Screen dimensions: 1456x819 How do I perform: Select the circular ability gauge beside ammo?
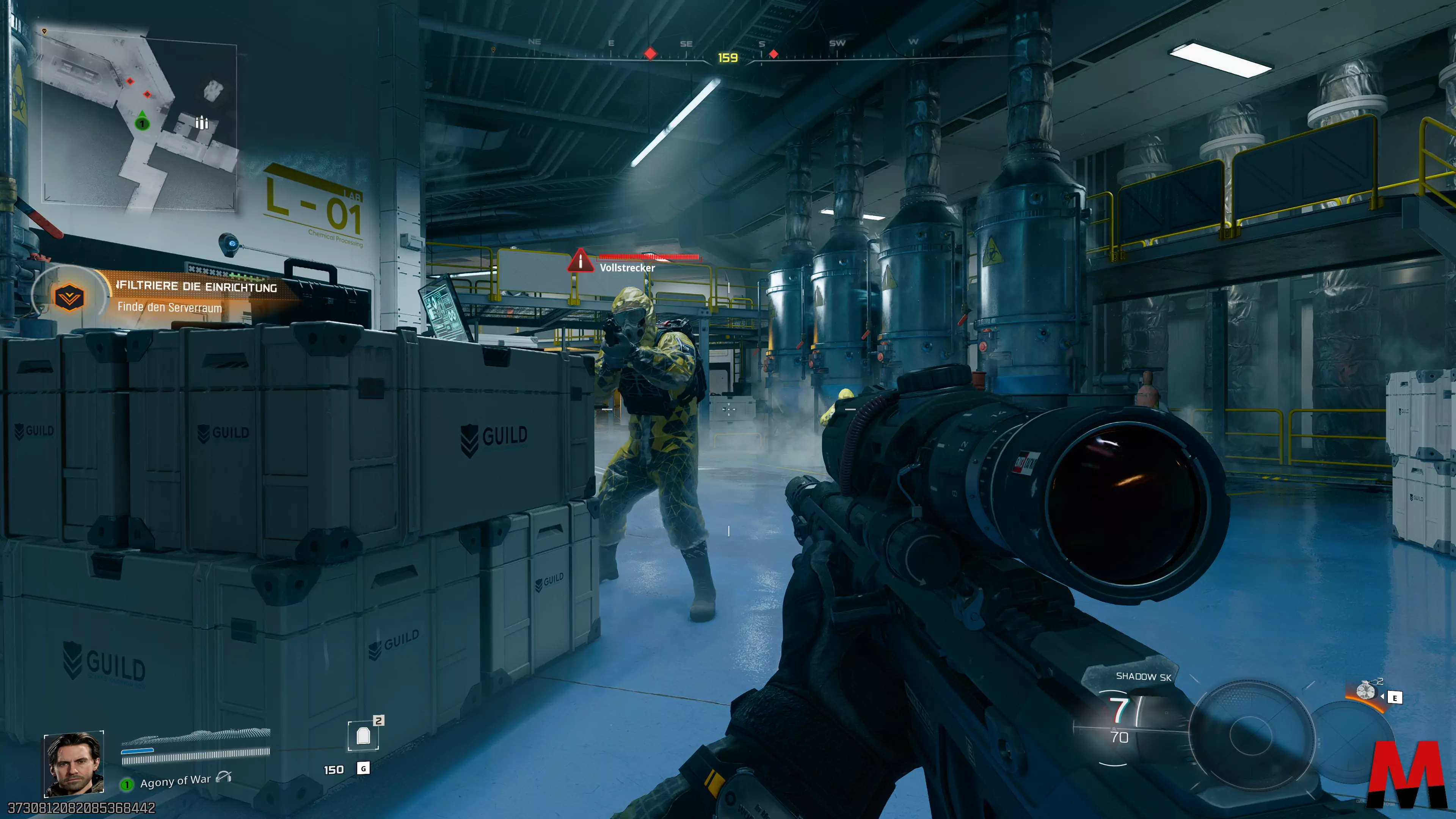point(1251,735)
